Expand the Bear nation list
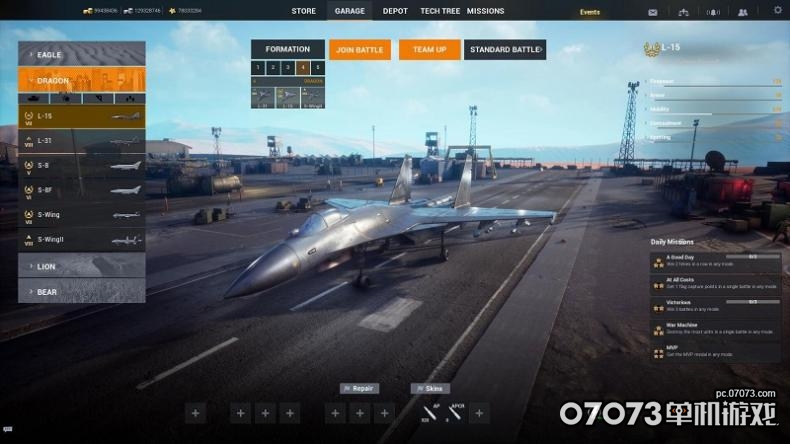The height and width of the screenshot is (444, 790). pyautogui.click(x=81, y=291)
